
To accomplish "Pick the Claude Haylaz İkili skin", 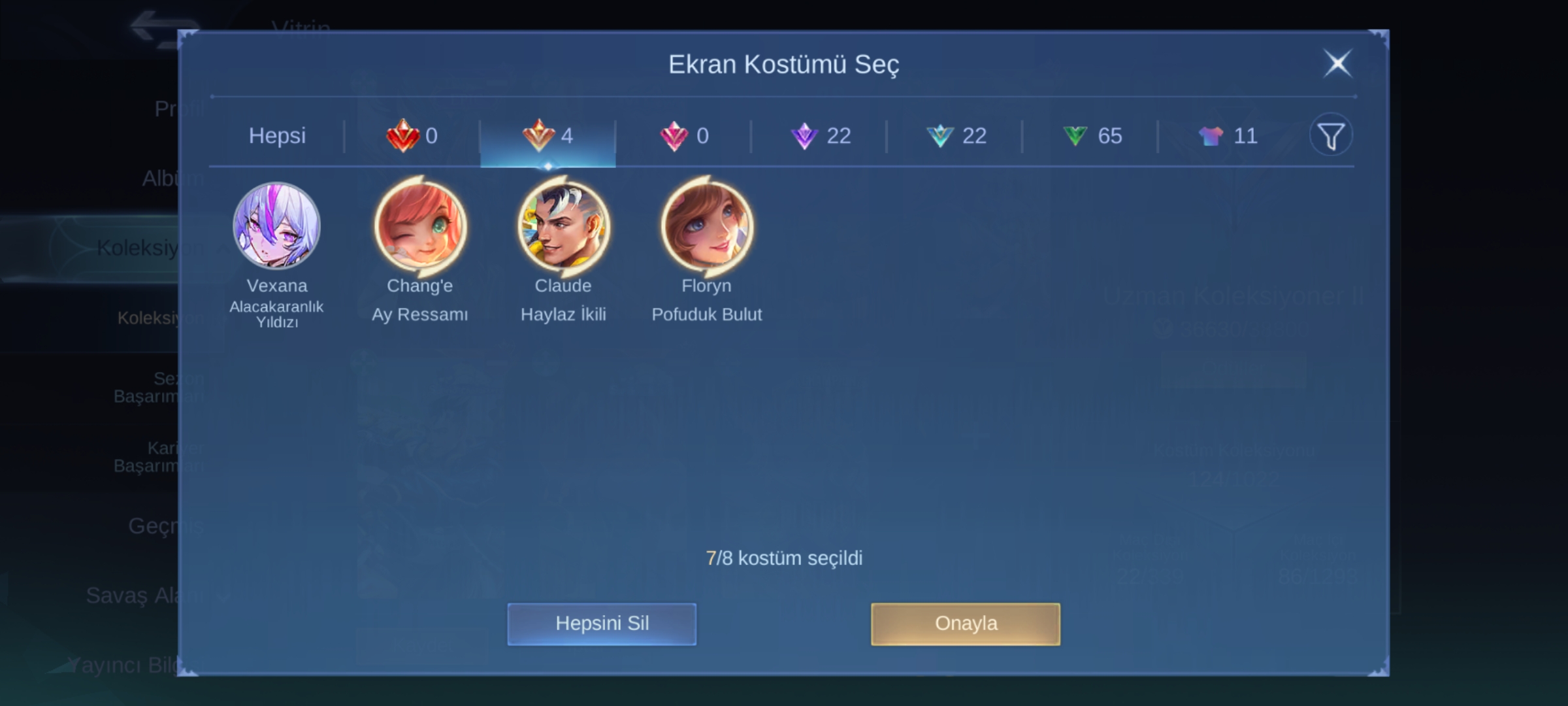I will click(563, 226).
